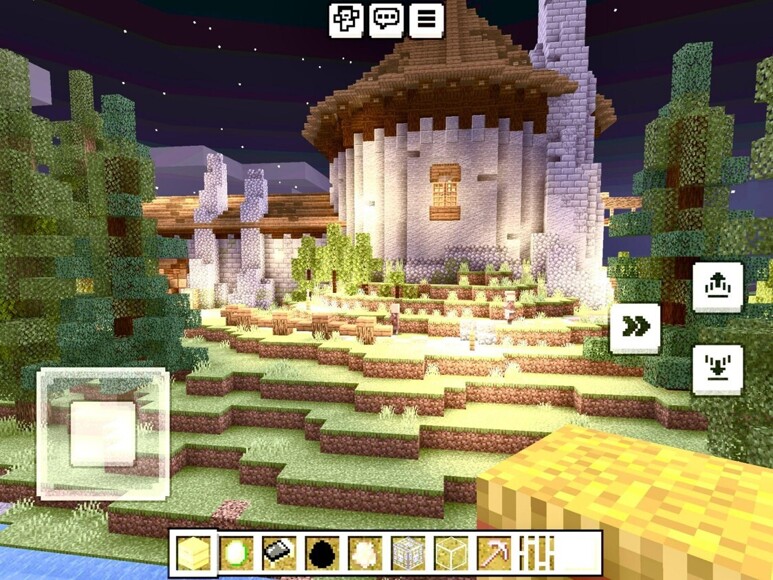The height and width of the screenshot is (580, 773).
Task: Select the black egg hotbar slot
Action: (322, 553)
